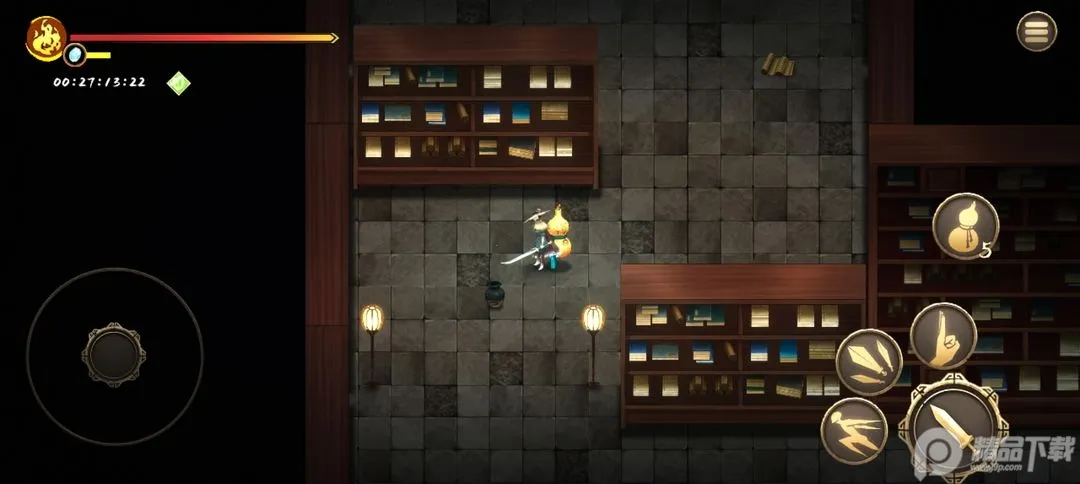
Task: Activate the dash sprint ability
Action: coord(854,430)
